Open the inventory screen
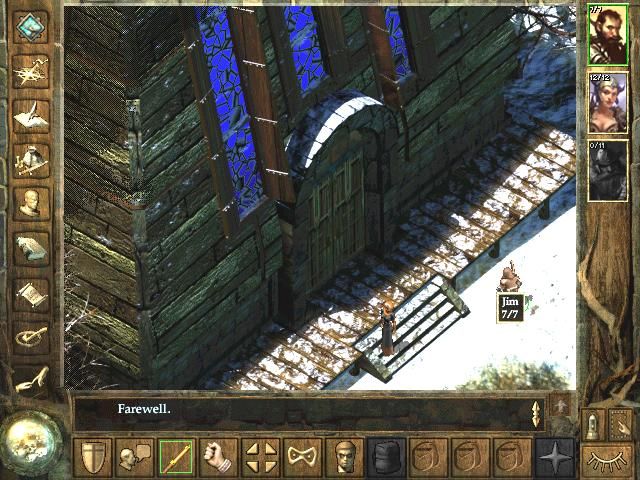Screen dimensions: 640x480 32,160
